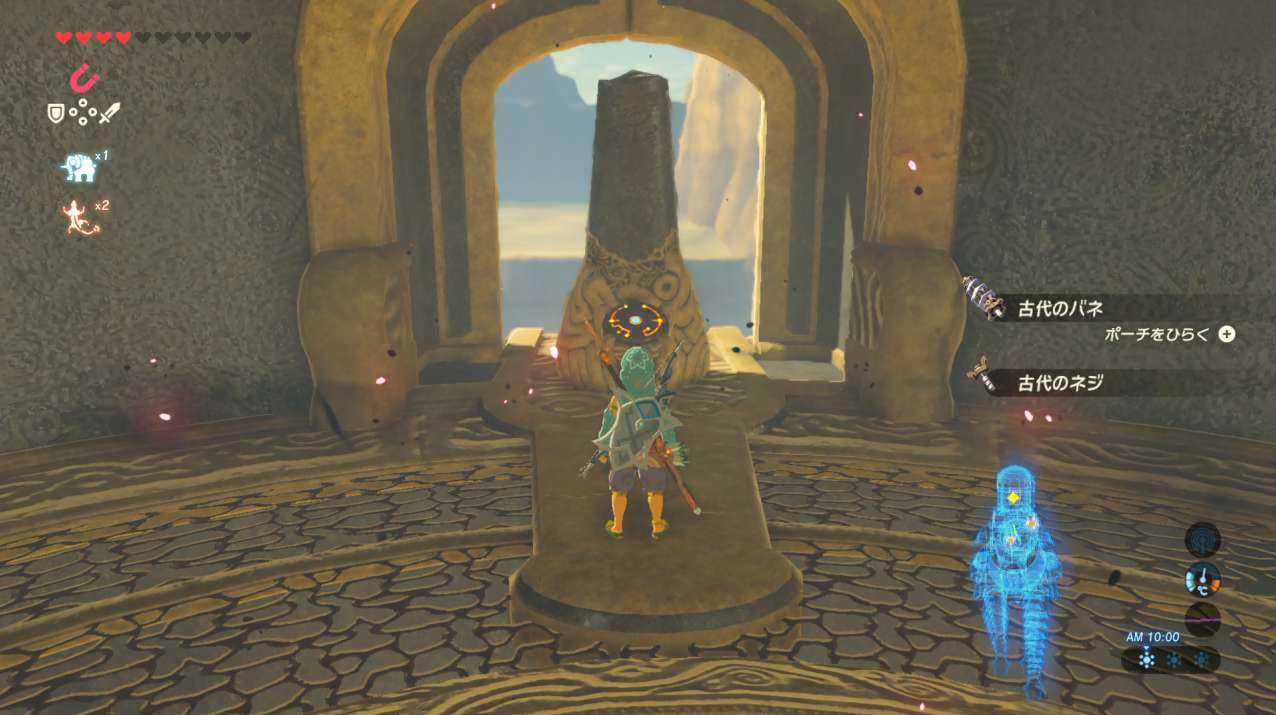1276x715 pixels.
Task: Click the noise meter circle
Action: tap(1202, 619)
